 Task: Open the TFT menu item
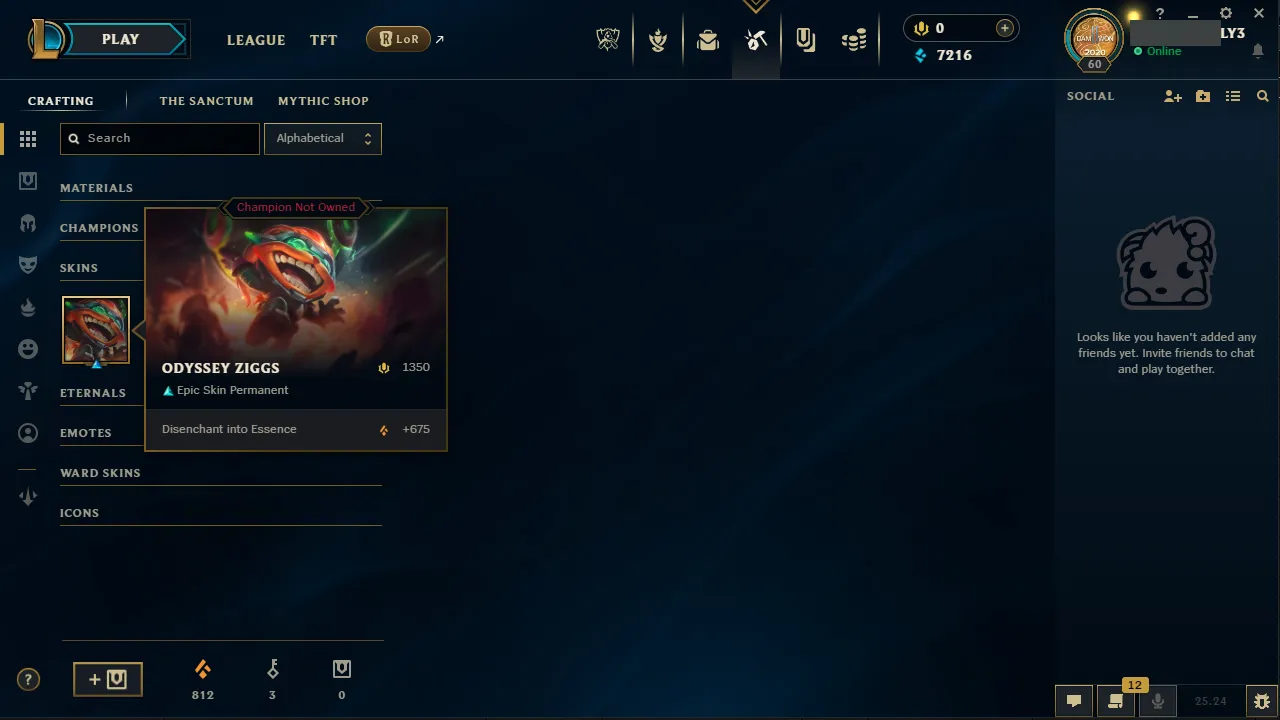[x=323, y=40]
